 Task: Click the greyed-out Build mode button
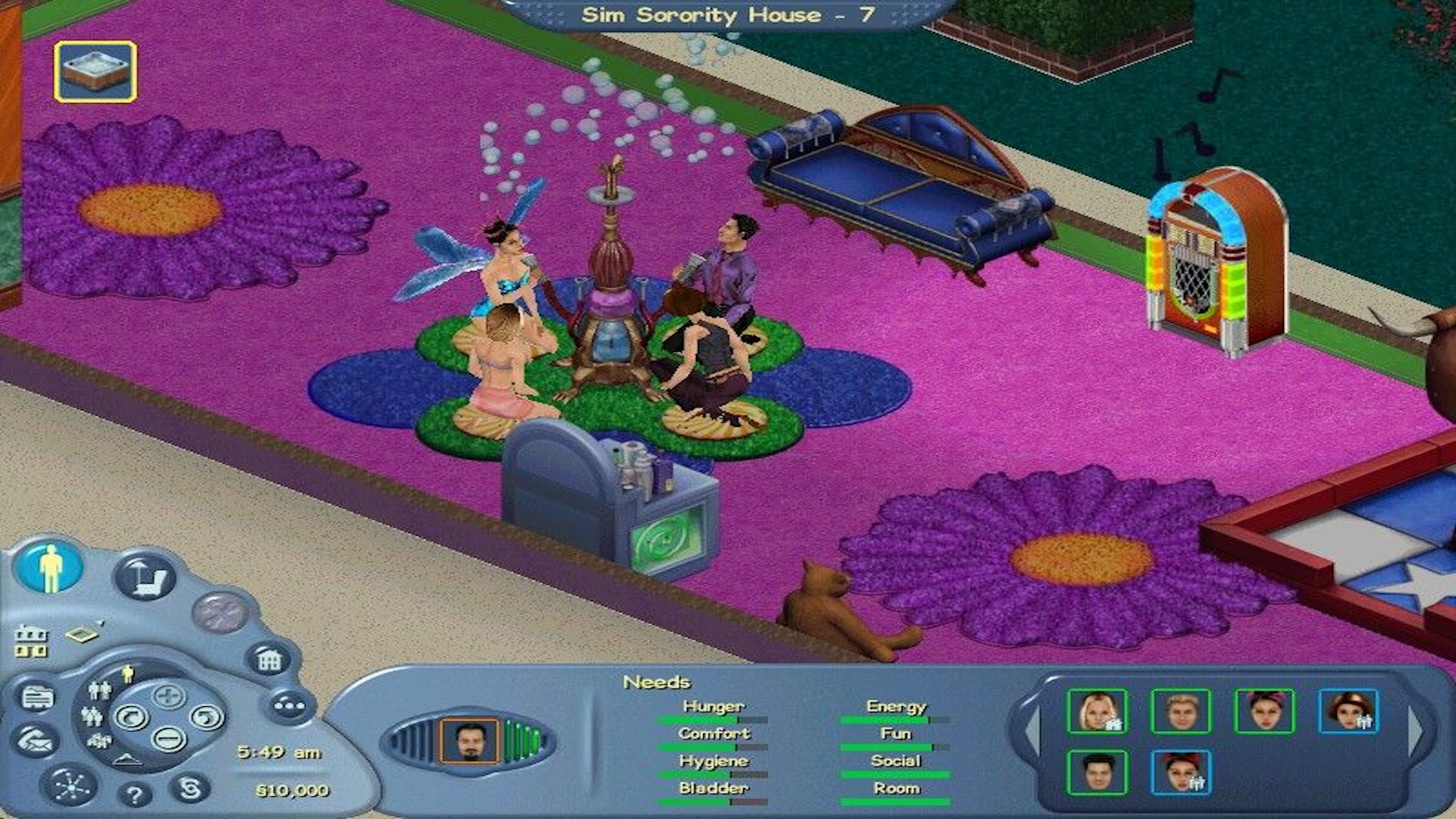coord(220,612)
